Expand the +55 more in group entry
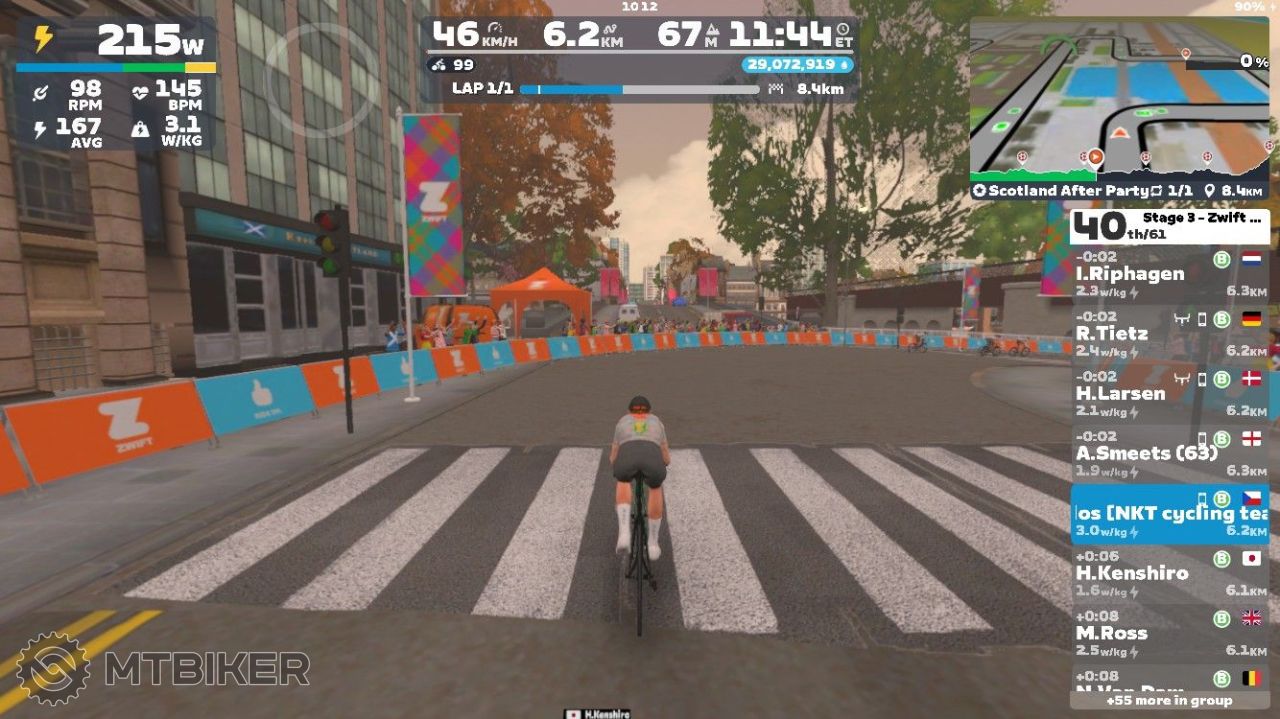The image size is (1280, 719). [1168, 701]
